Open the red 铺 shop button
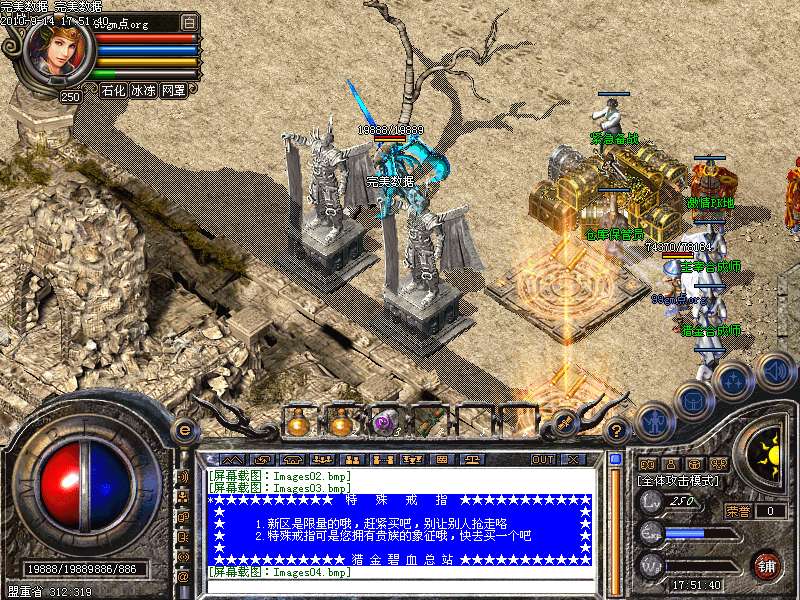The height and width of the screenshot is (600, 800). [x=766, y=564]
